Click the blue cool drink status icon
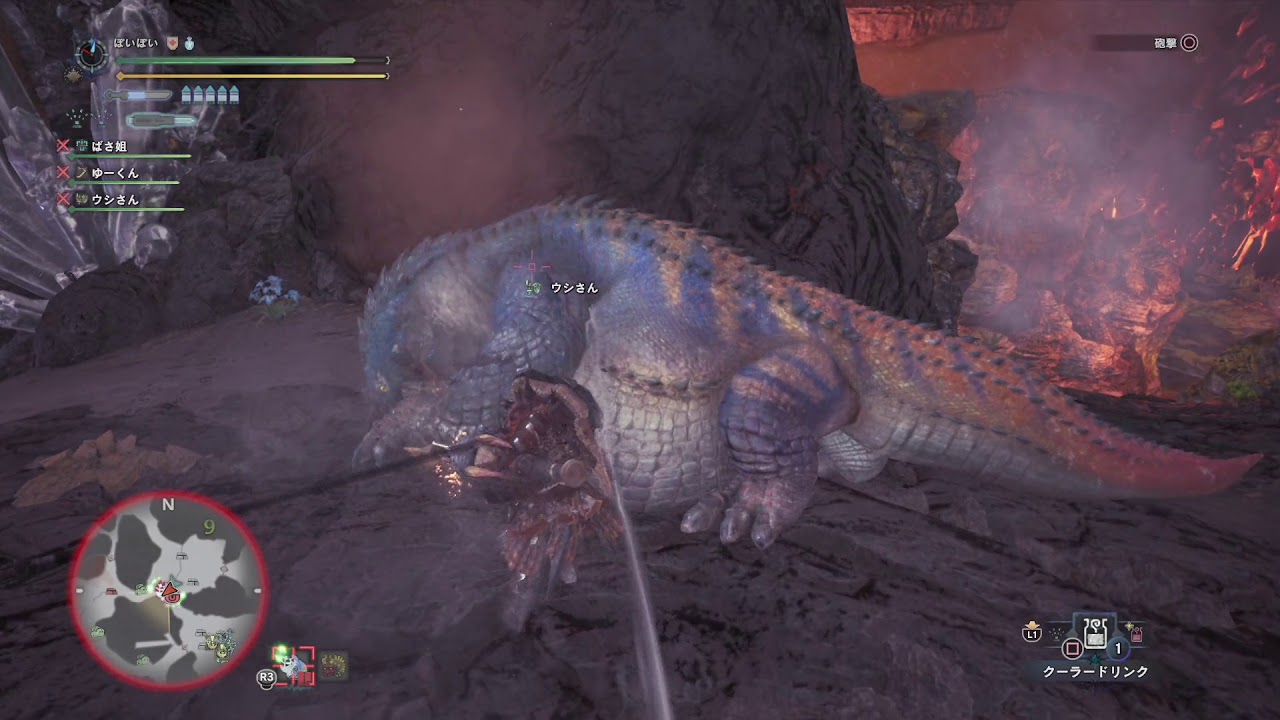Viewport: 1280px width, 720px height. pos(188,43)
